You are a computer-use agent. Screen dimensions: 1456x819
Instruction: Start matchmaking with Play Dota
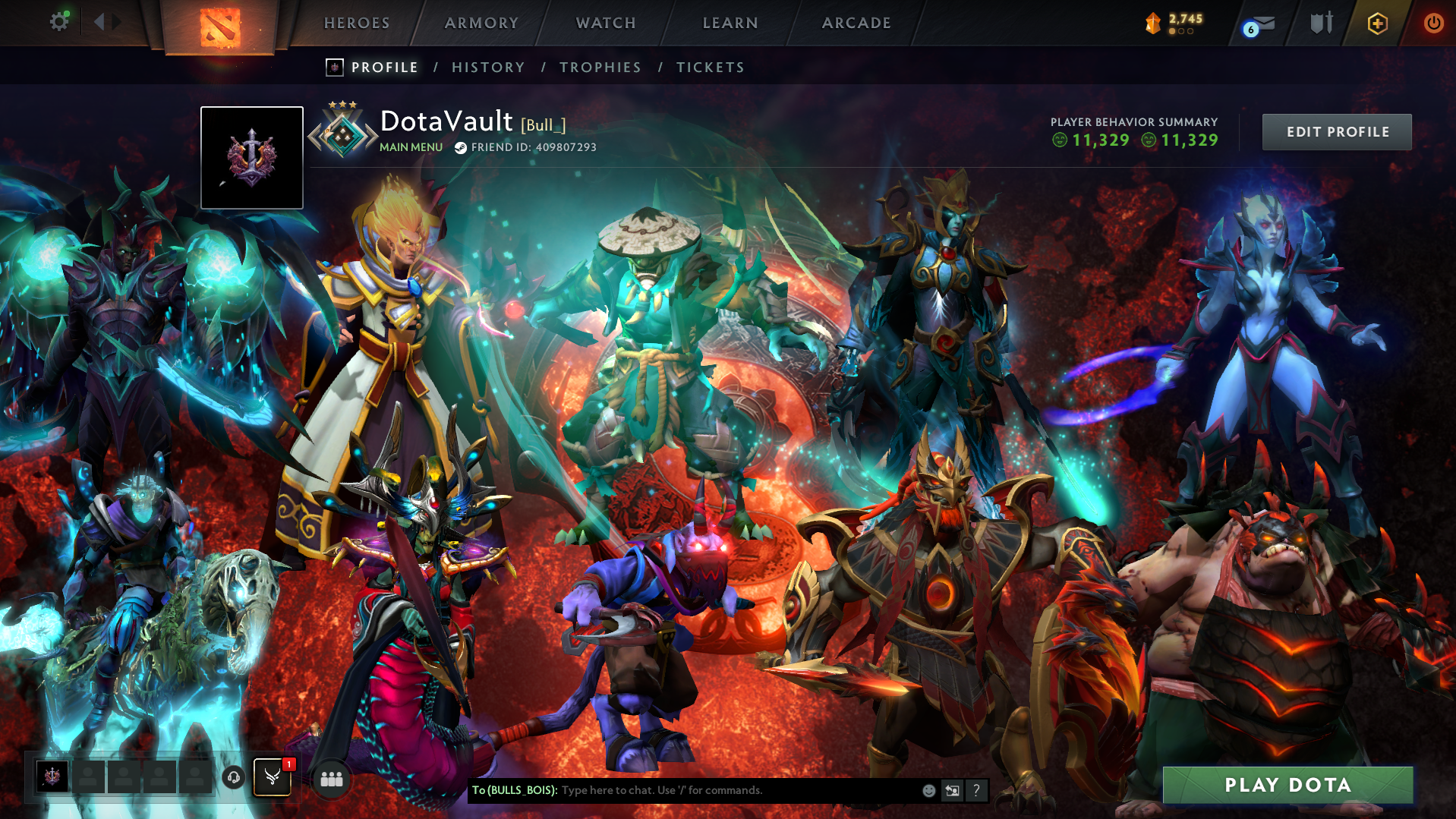pos(1287,785)
